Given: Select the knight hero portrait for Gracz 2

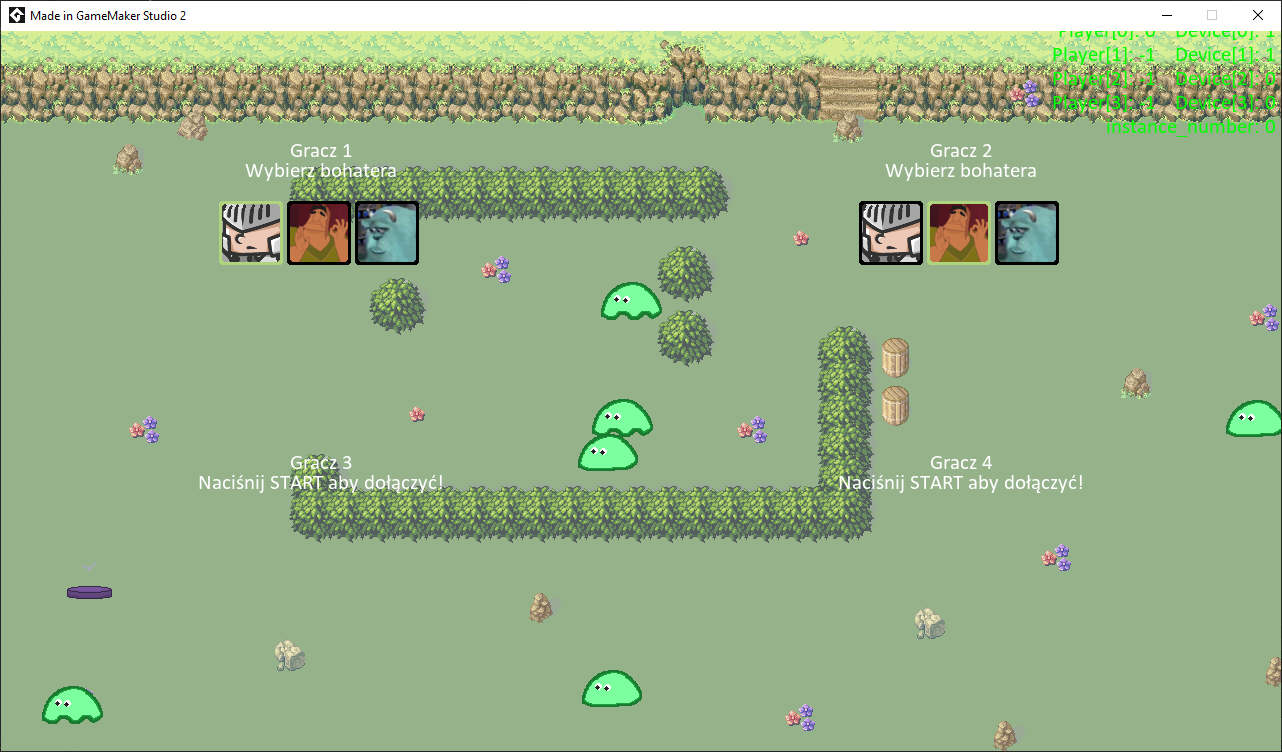Looking at the screenshot, I should click(891, 233).
